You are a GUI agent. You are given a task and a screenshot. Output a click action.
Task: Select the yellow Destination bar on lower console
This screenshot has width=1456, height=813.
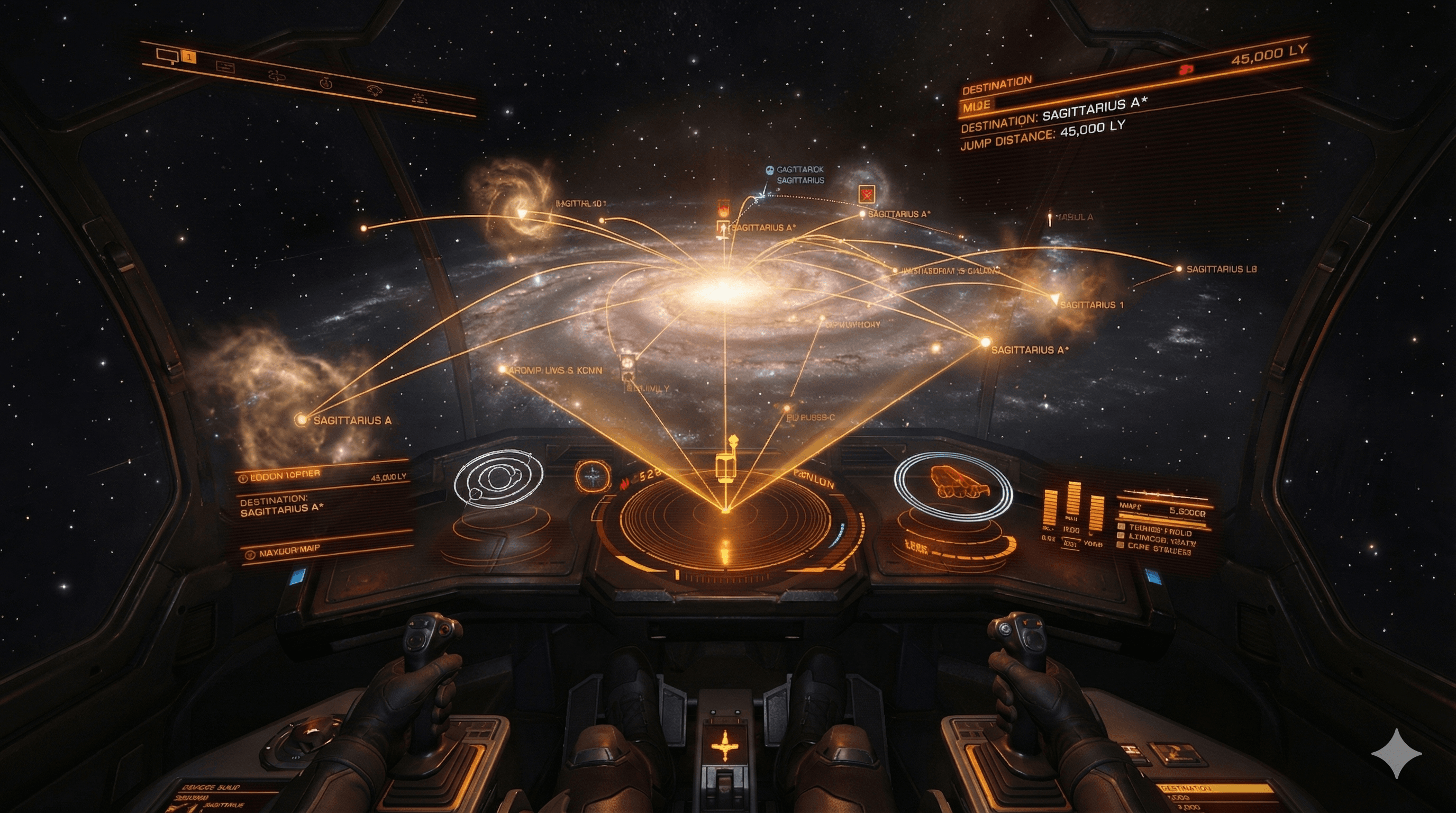click(x=1215, y=788)
